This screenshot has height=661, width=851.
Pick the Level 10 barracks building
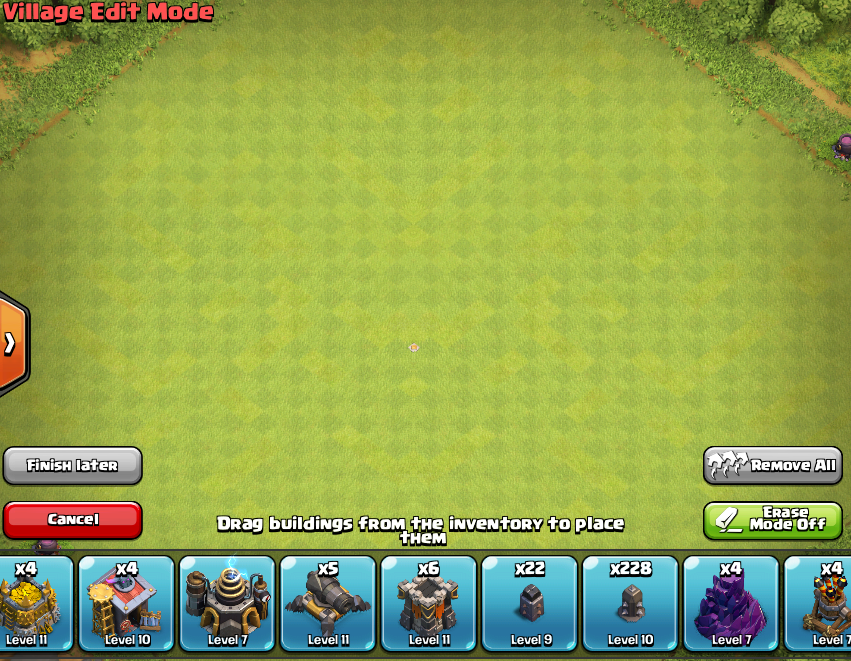coord(126,603)
